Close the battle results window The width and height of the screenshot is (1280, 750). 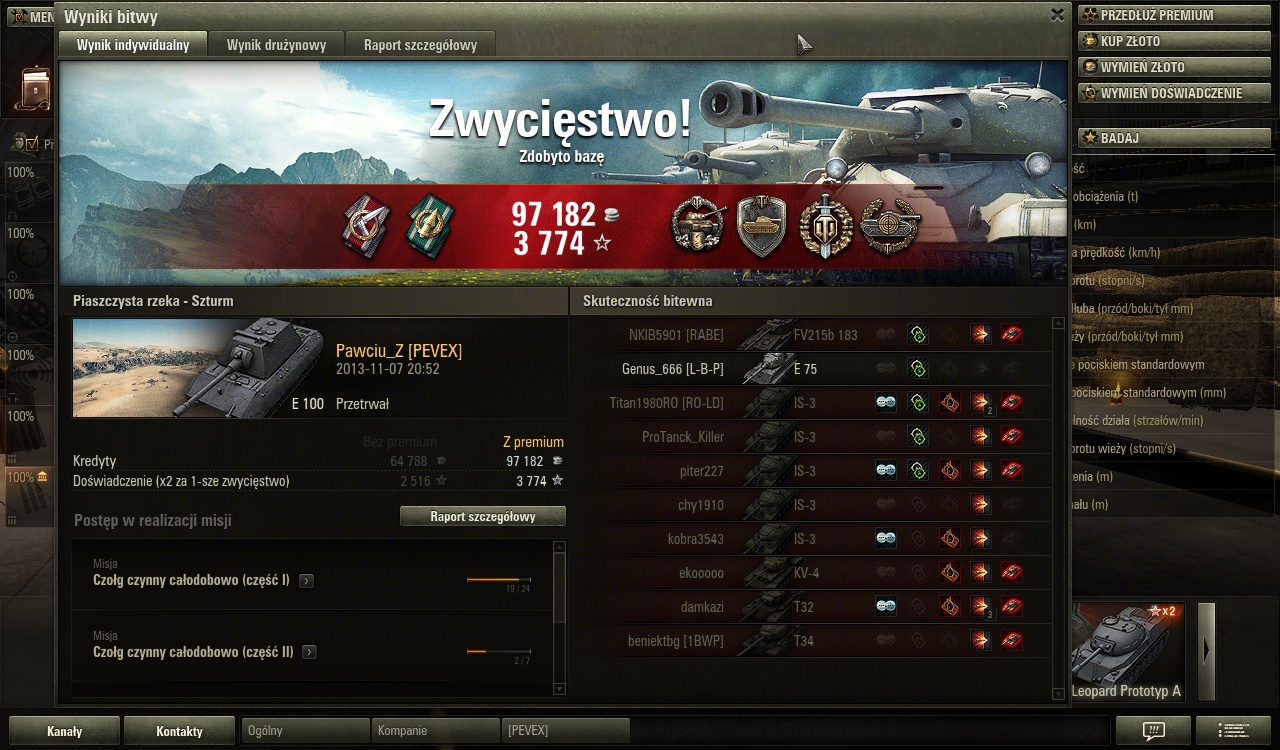(x=1057, y=15)
